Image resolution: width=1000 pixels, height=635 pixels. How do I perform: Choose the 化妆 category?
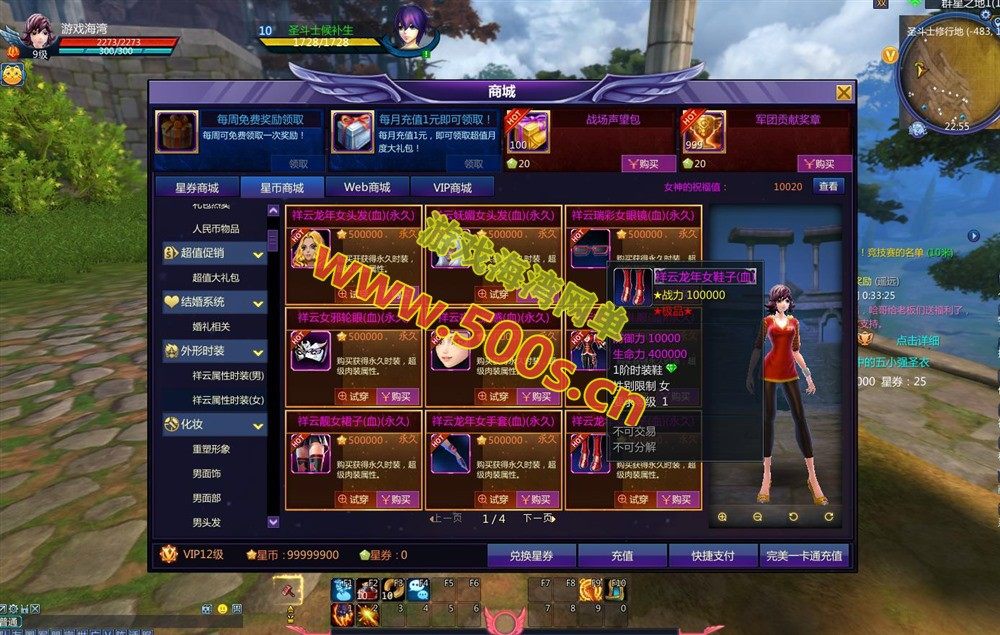pos(214,425)
